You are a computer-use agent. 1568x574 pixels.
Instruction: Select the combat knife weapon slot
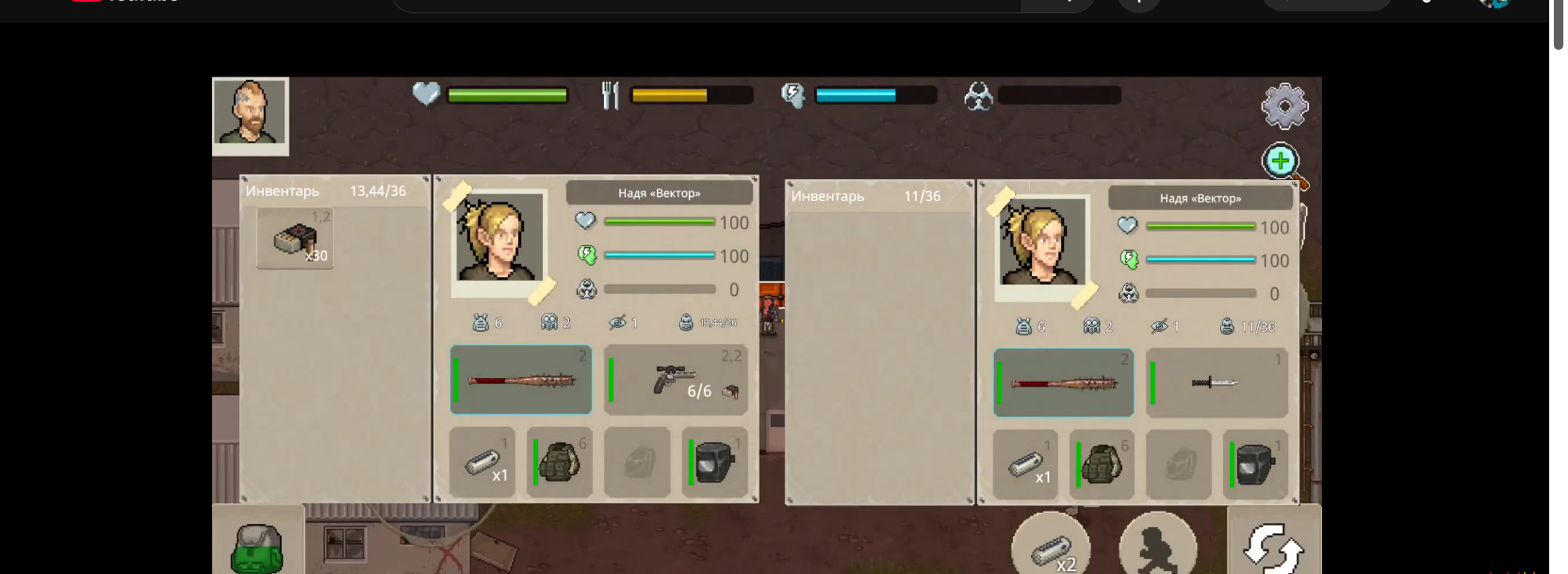point(1217,383)
